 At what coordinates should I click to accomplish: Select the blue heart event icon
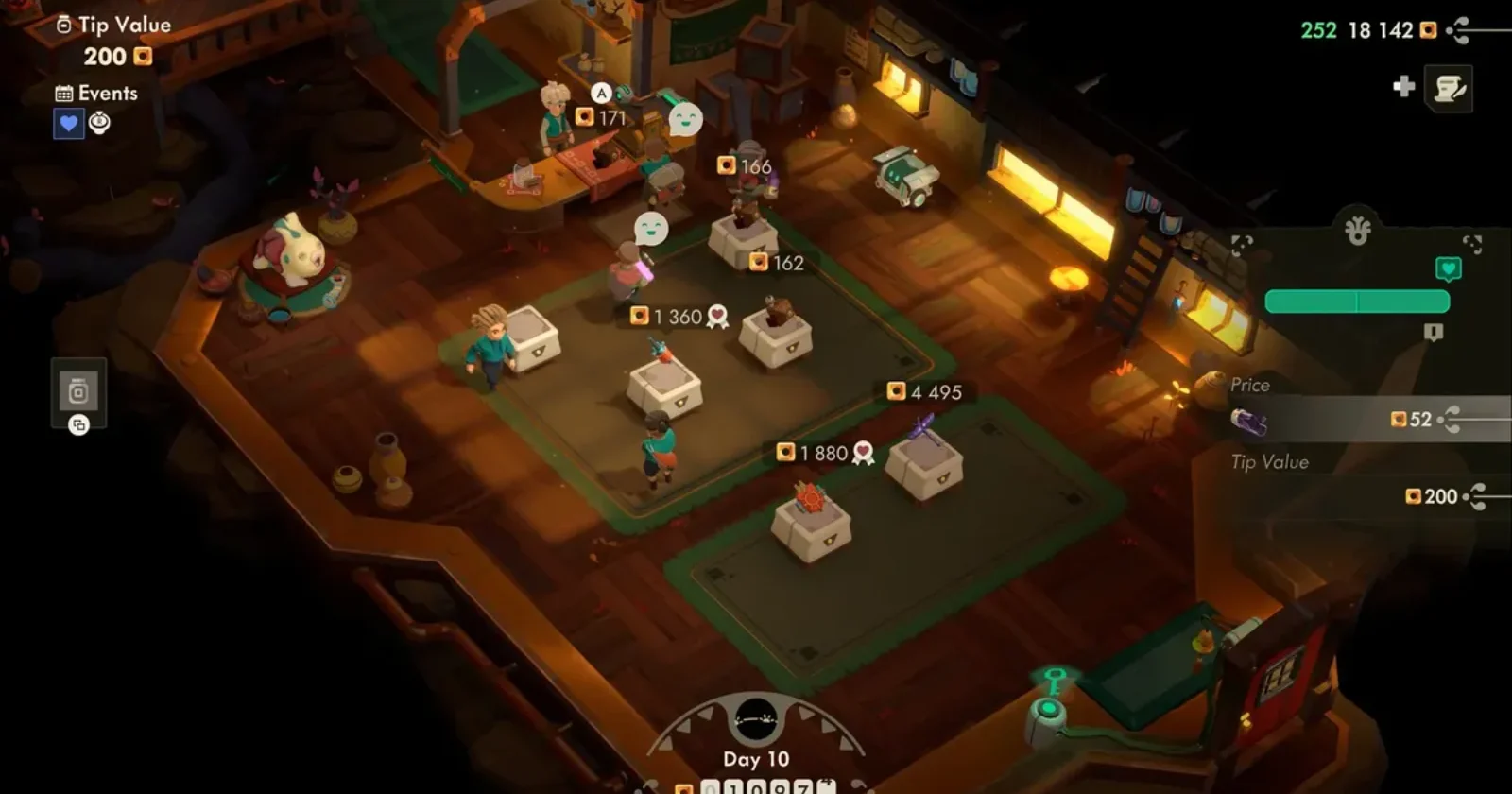[68, 124]
